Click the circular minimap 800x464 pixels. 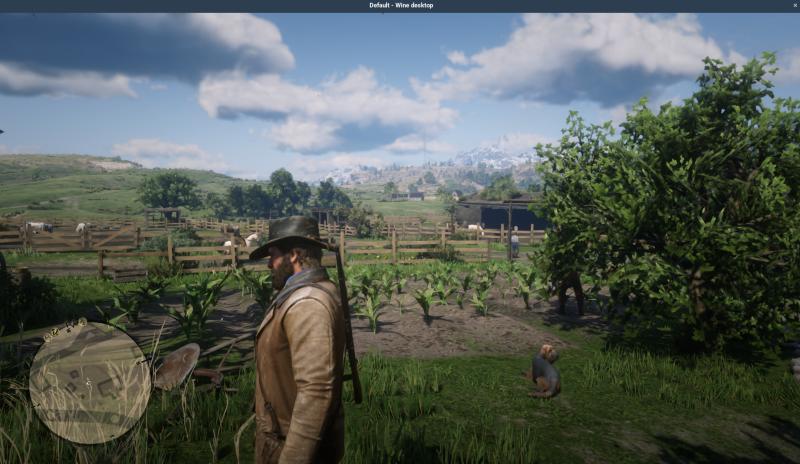(89, 381)
